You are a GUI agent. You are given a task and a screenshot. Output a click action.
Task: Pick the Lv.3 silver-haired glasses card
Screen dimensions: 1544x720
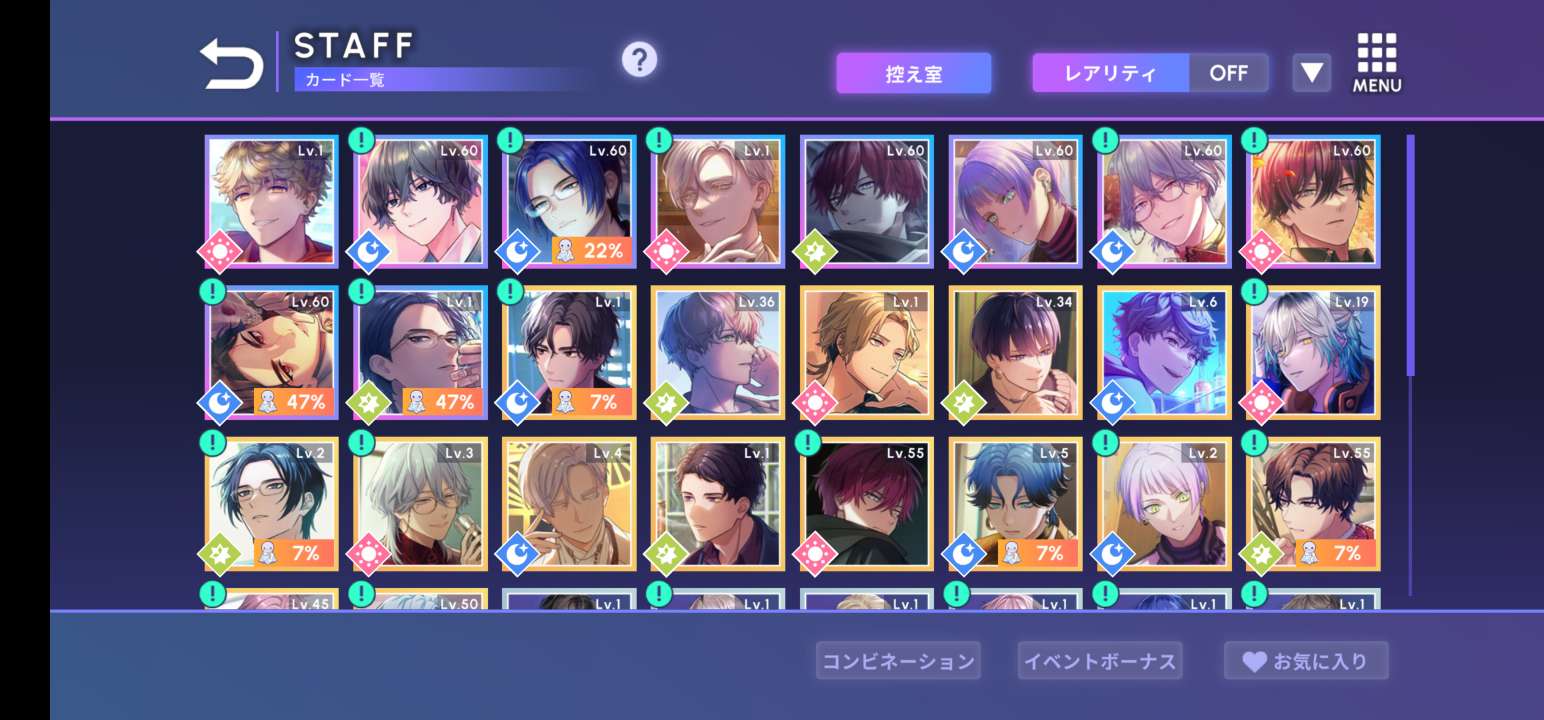click(x=420, y=503)
